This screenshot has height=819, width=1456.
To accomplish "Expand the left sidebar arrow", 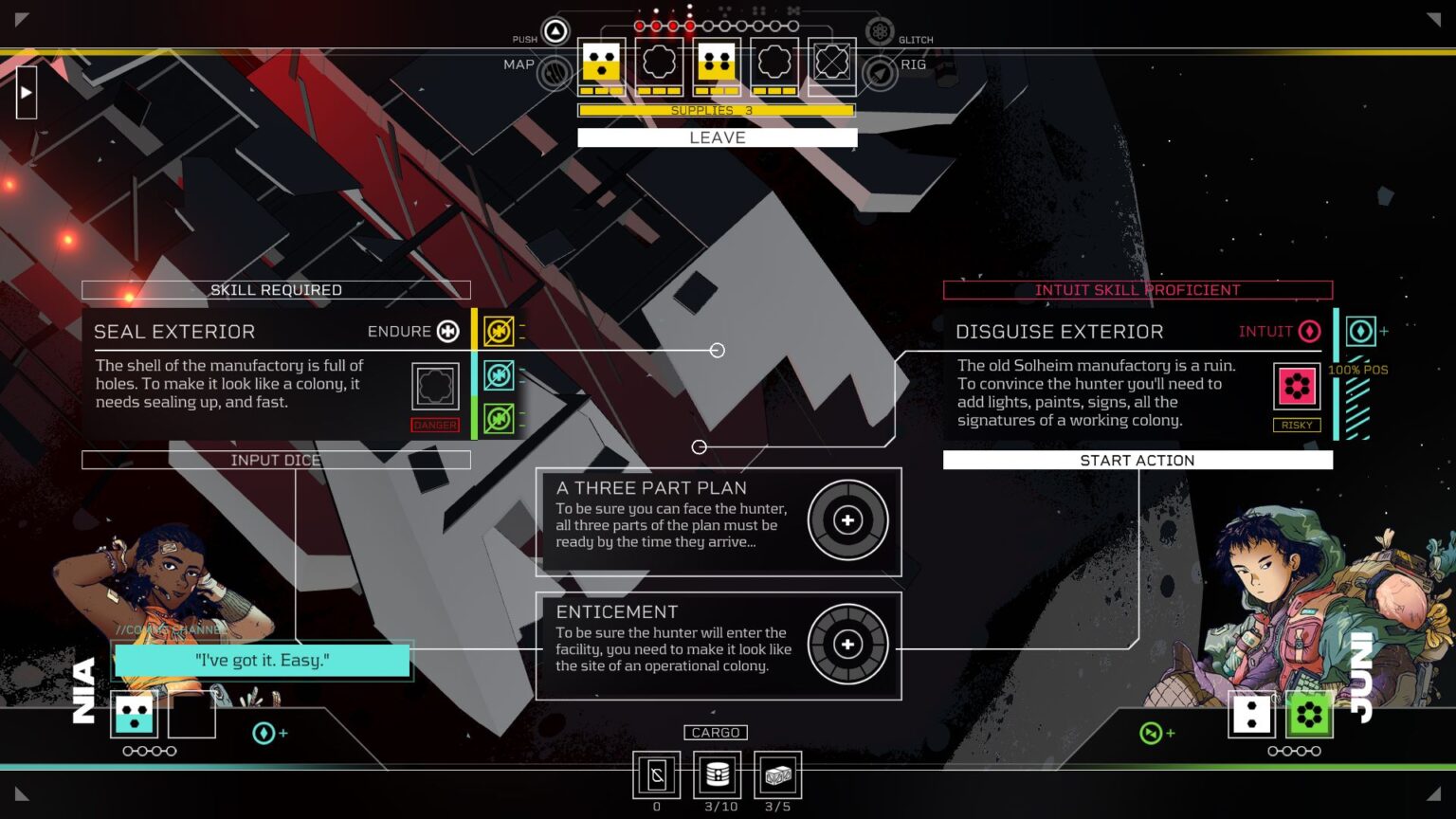I will (x=26, y=92).
